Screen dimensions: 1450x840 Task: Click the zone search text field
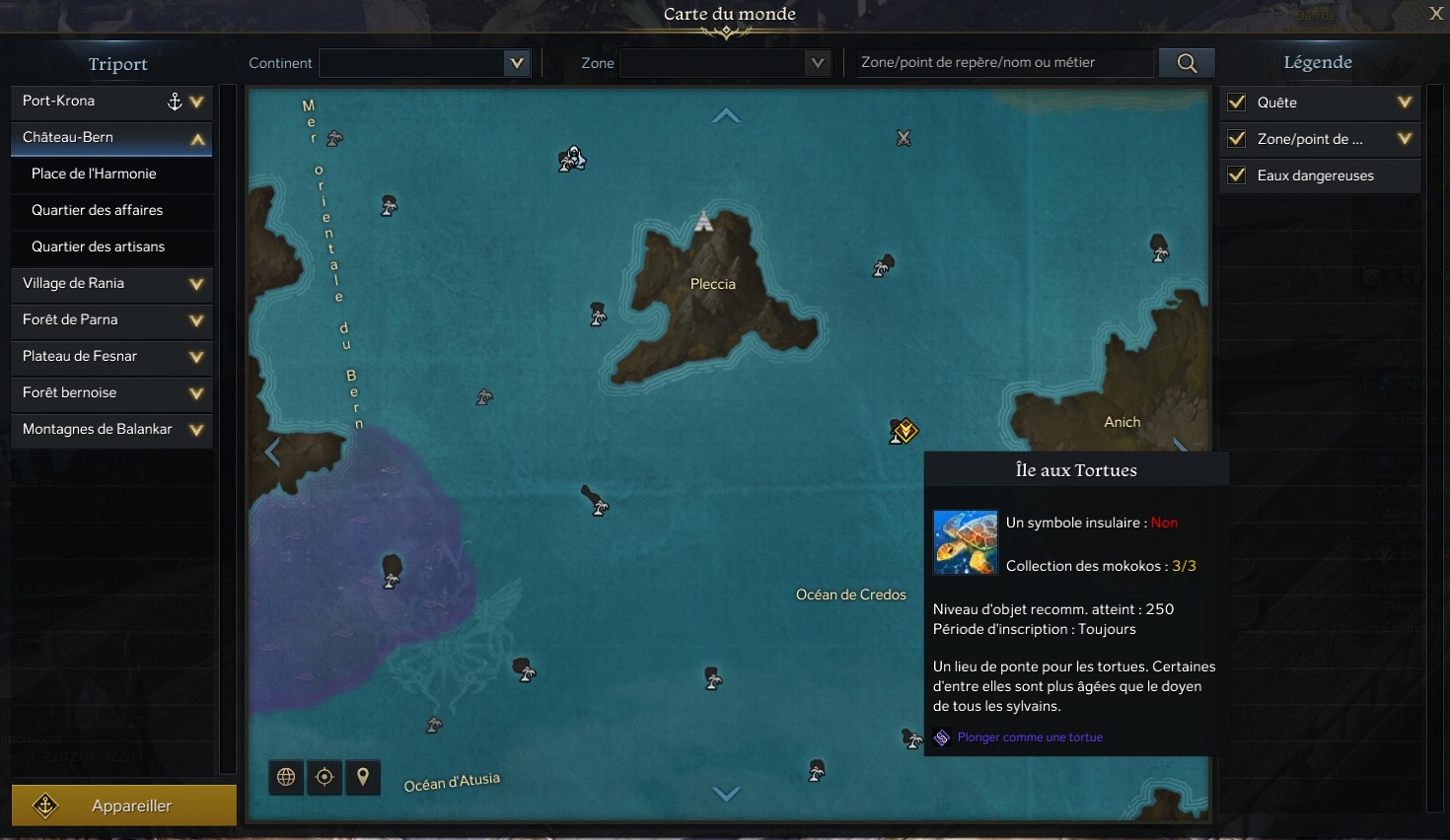click(1003, 63)
